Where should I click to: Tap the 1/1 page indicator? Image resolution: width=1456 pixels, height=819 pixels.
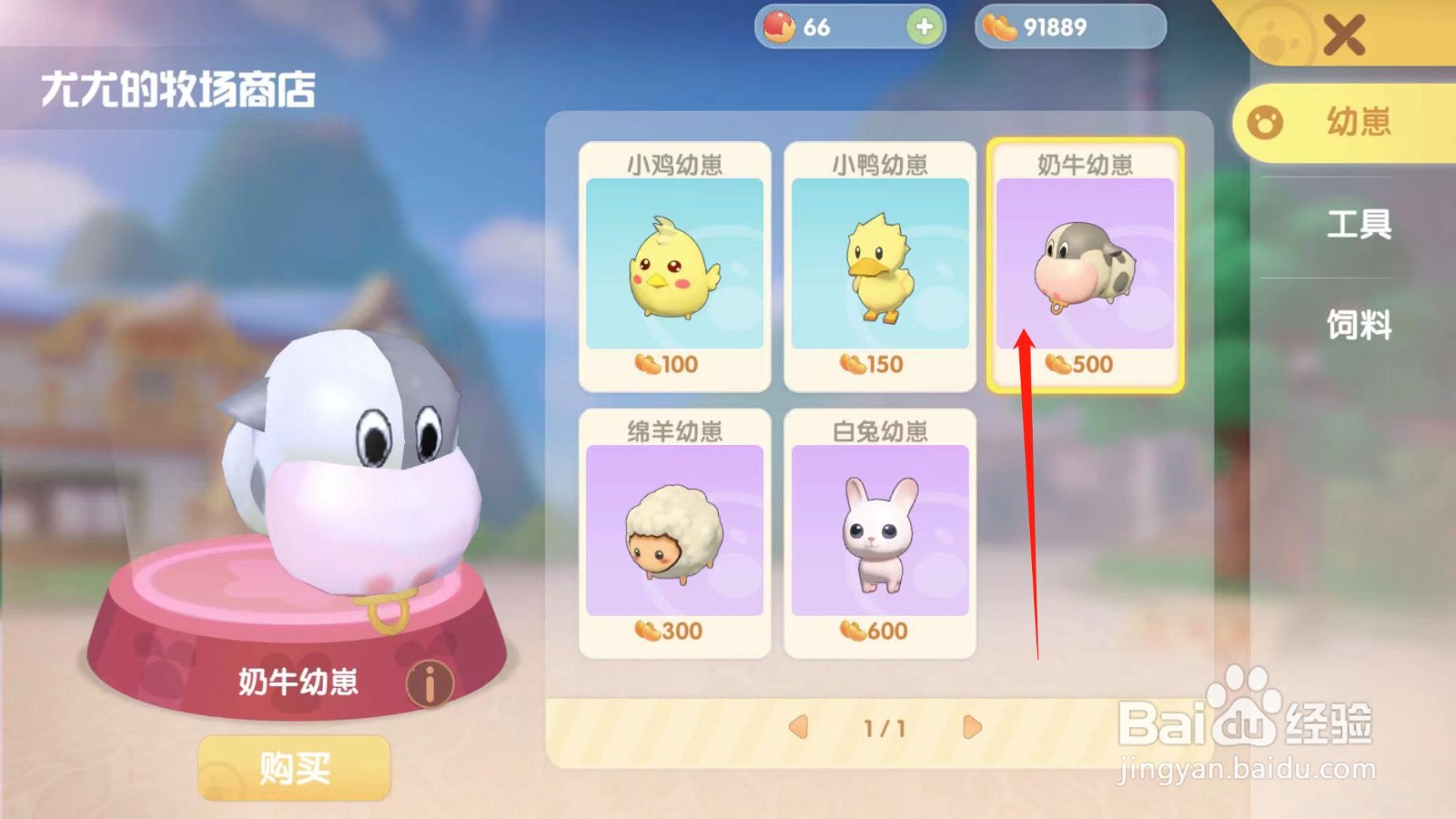(881, 726)
